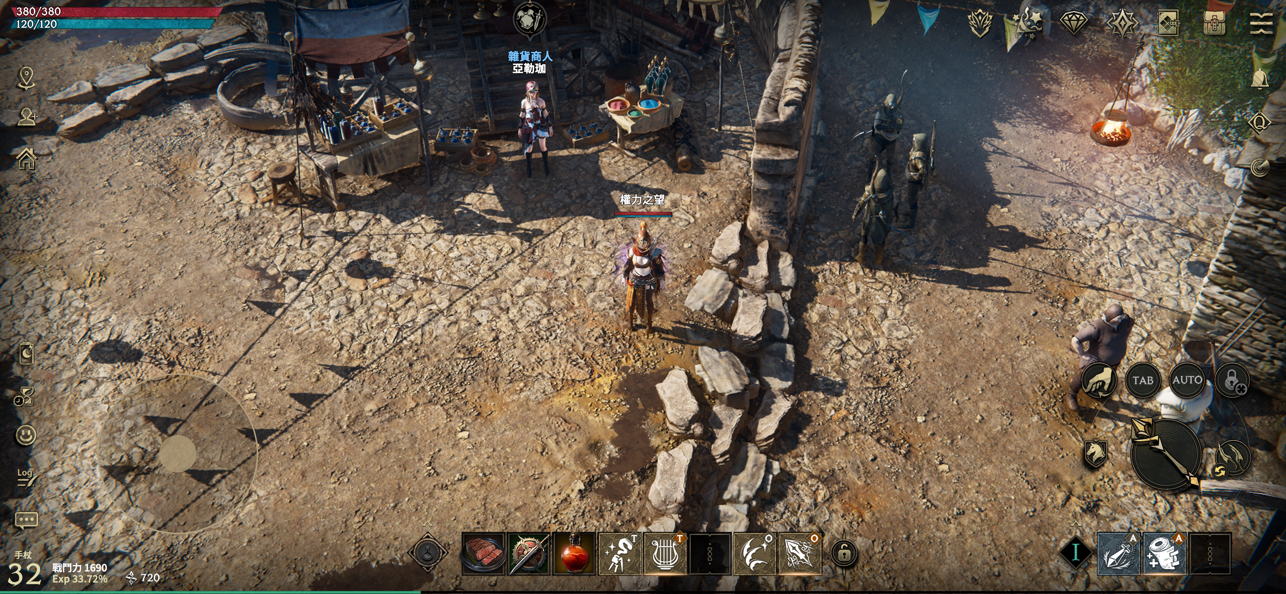Activate the three-claw slash skill
The image size is (1286, 594).
point(754,553)
